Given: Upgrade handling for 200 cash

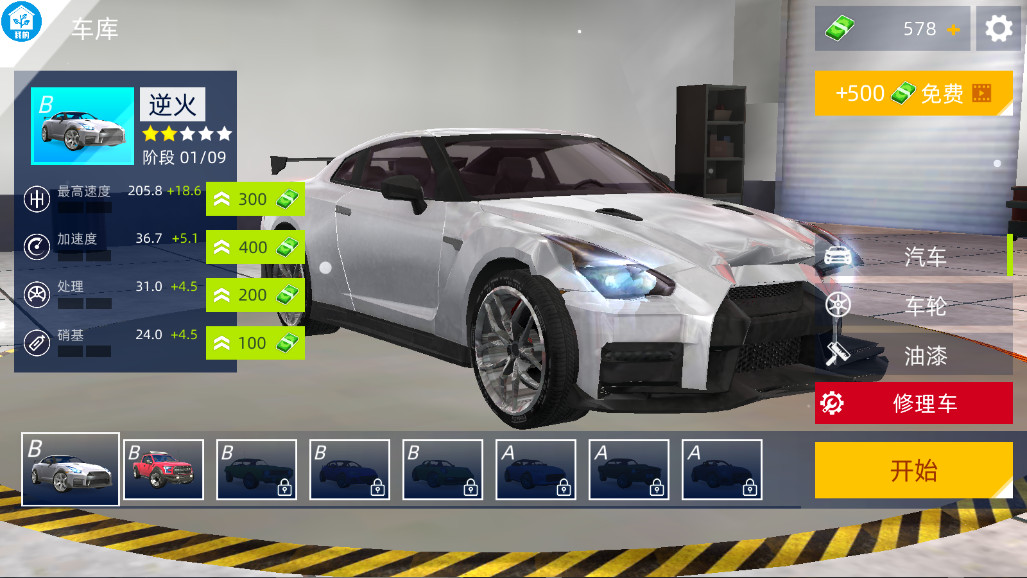Looking at the screenshot, I should tap(255, 295).
